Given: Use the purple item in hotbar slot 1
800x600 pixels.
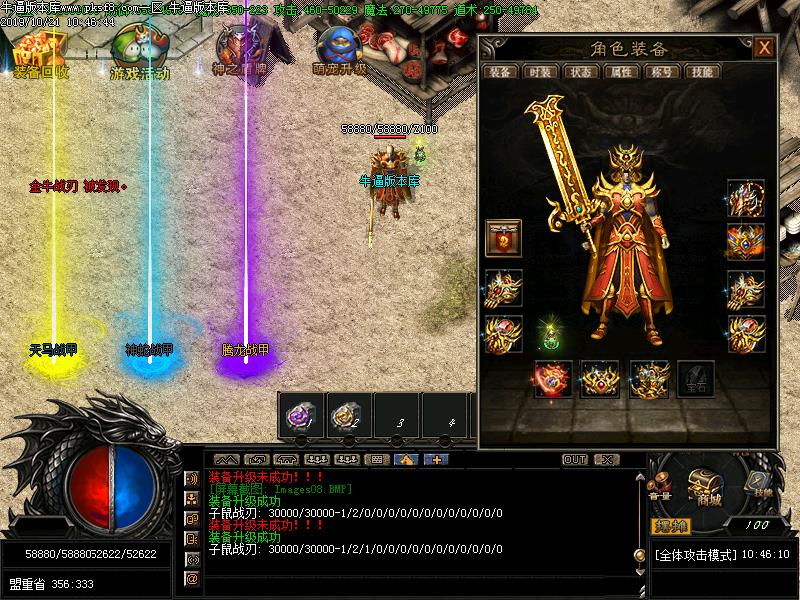Looking at the screenshot, I should 299,415.
